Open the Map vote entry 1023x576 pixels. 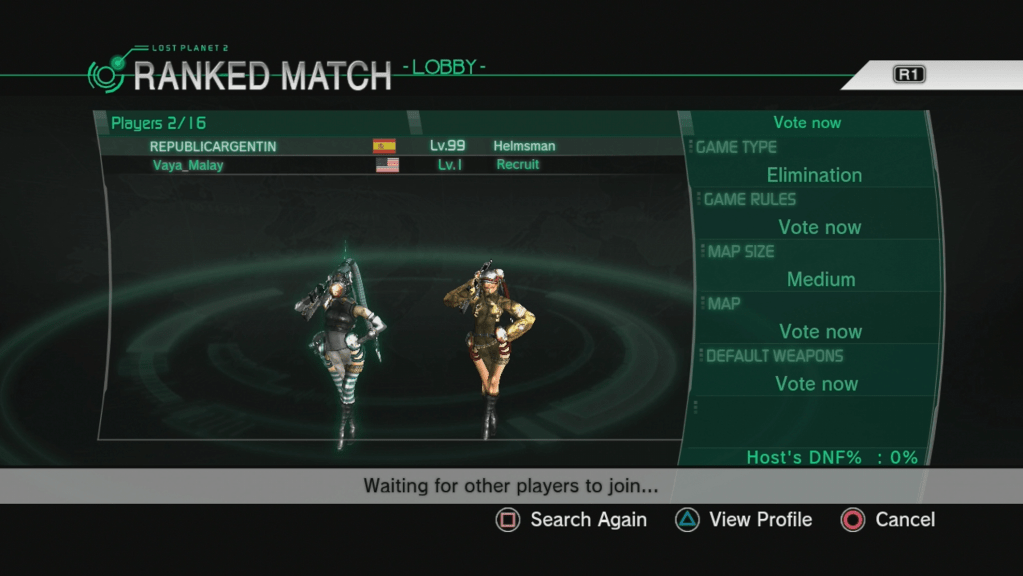tap(819, 318)
